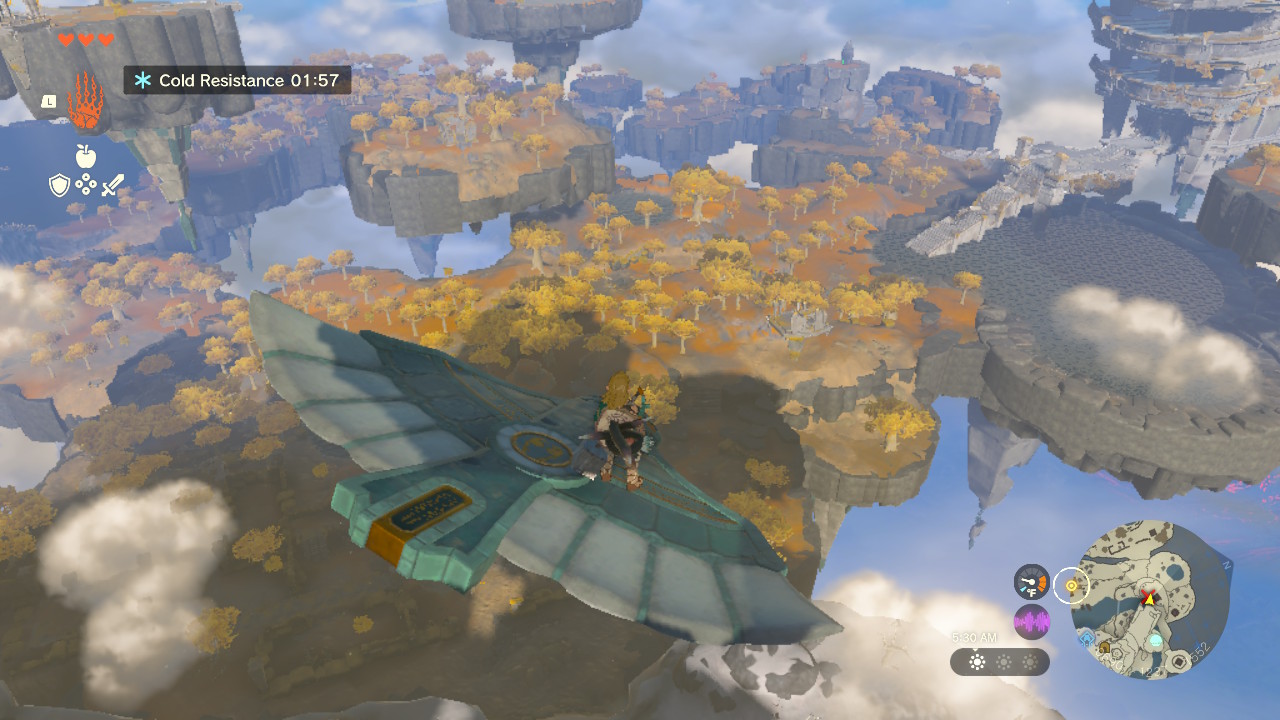
Task: Click the temperature gauge icon
Action: (x=1031, y=582)
